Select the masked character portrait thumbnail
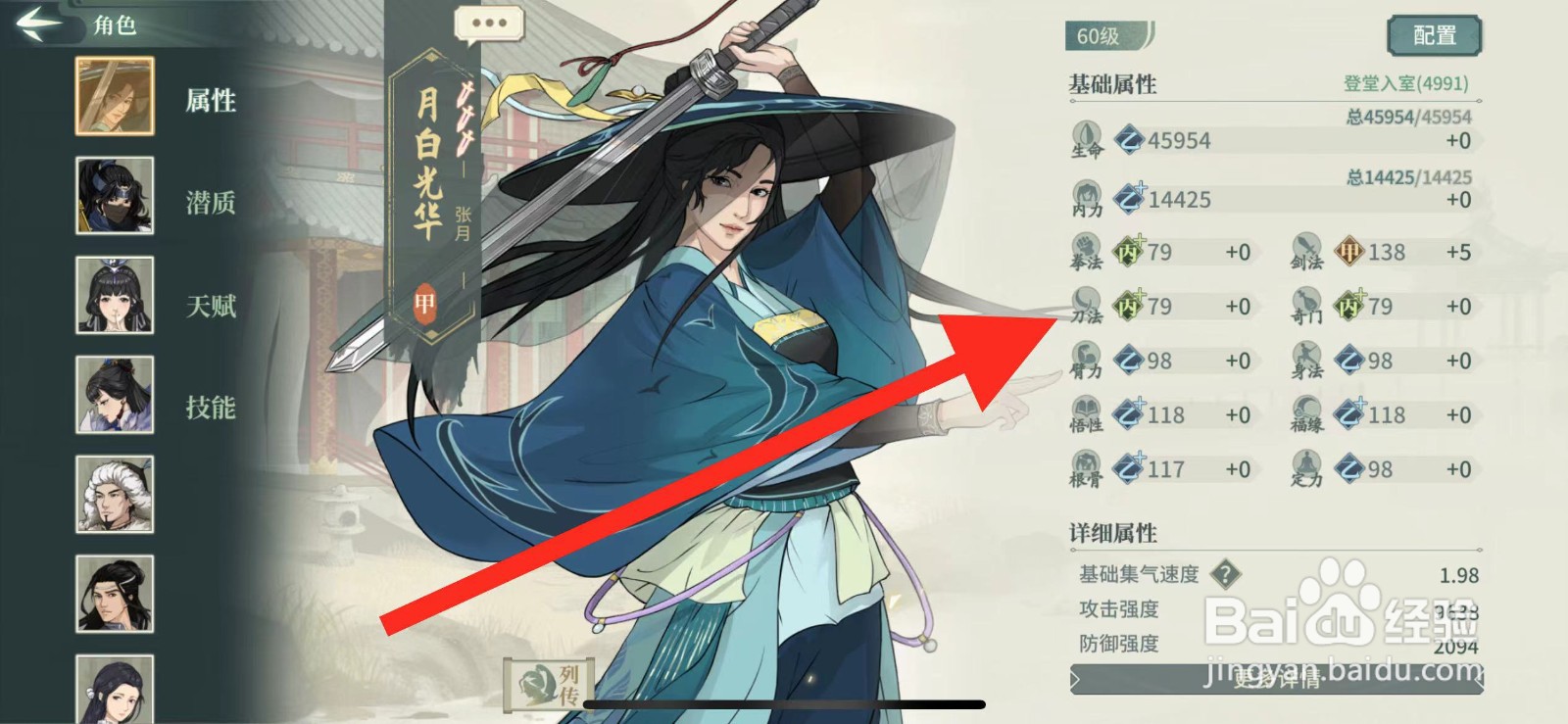This screenshot has width=1568, height=724. click(x=114, y=197)
